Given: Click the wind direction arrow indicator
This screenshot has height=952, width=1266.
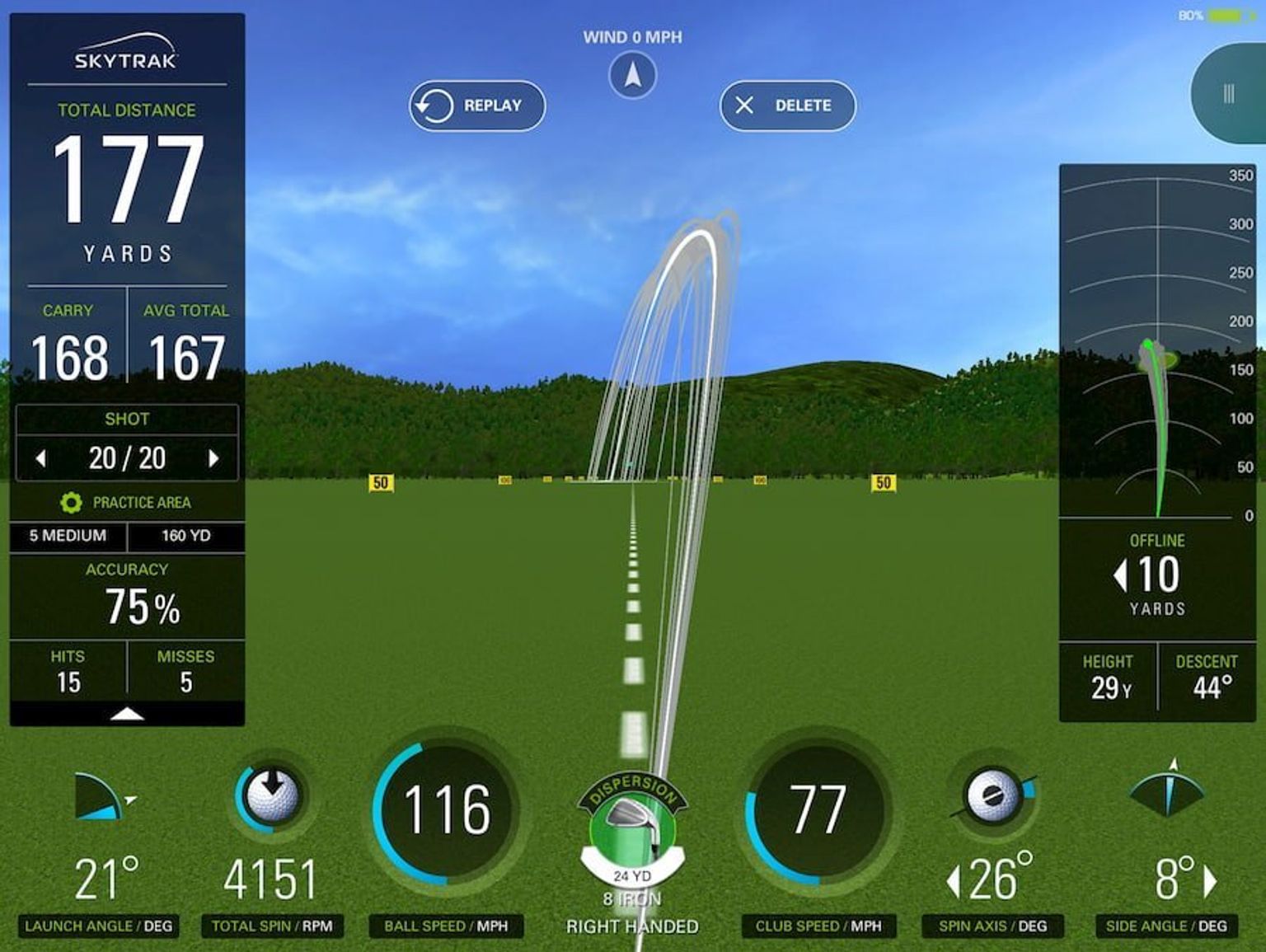Looking at the screenshot, I should pos(631,74).
